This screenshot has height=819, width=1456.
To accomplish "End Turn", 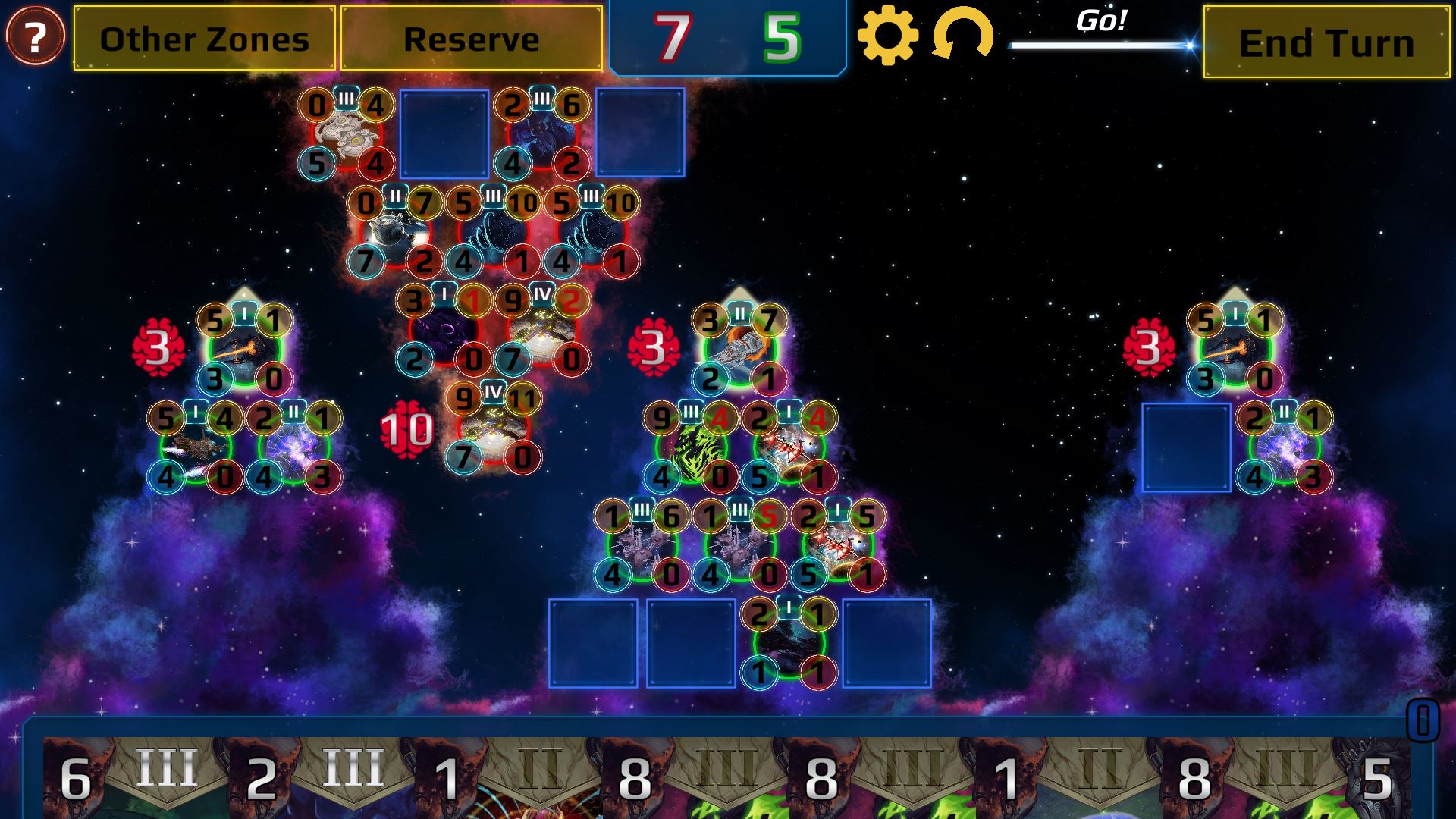I will [1326, 42].
